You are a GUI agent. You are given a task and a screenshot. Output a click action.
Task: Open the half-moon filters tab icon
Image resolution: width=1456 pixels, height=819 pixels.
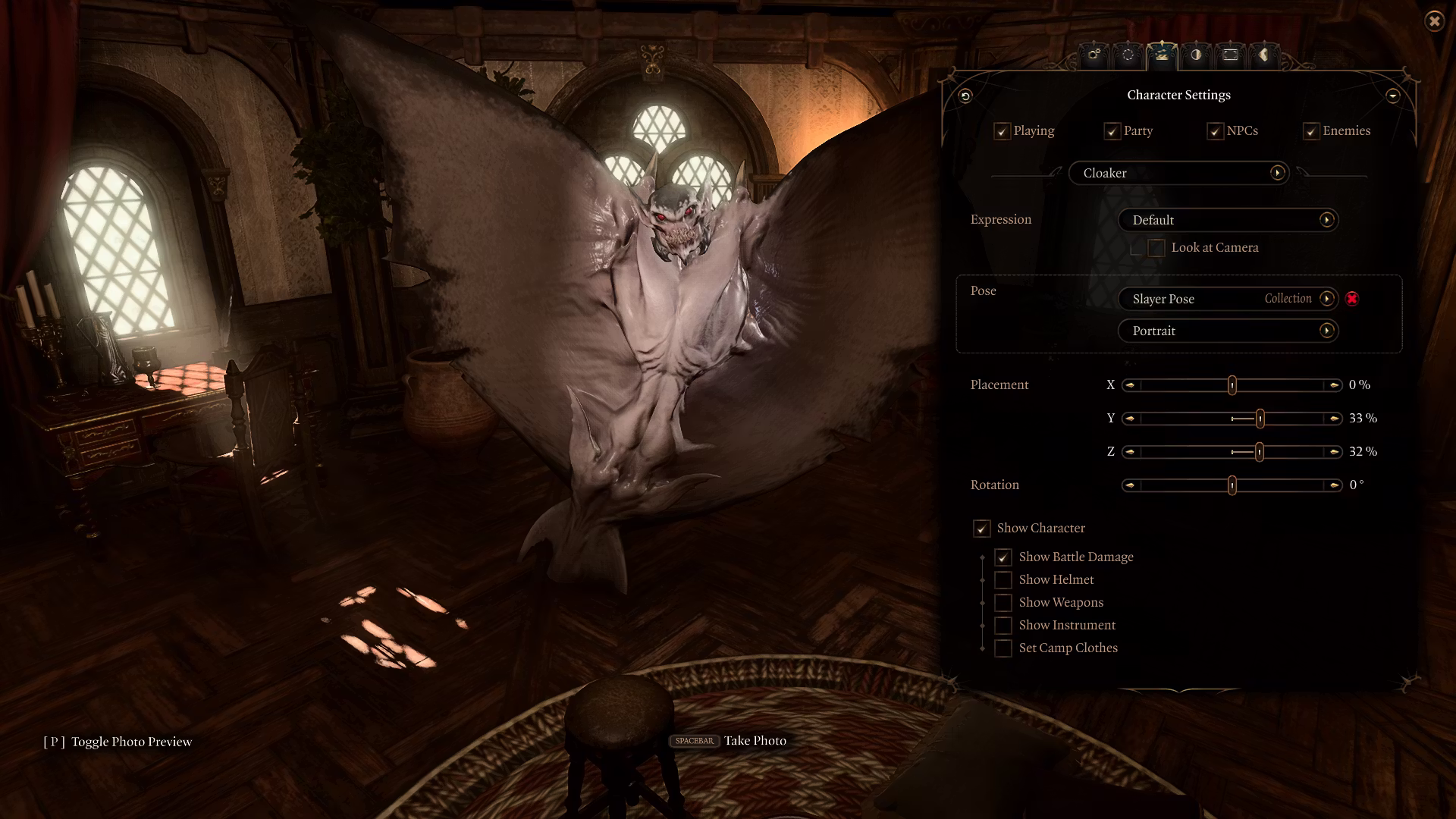click(x=1197, y=55)
